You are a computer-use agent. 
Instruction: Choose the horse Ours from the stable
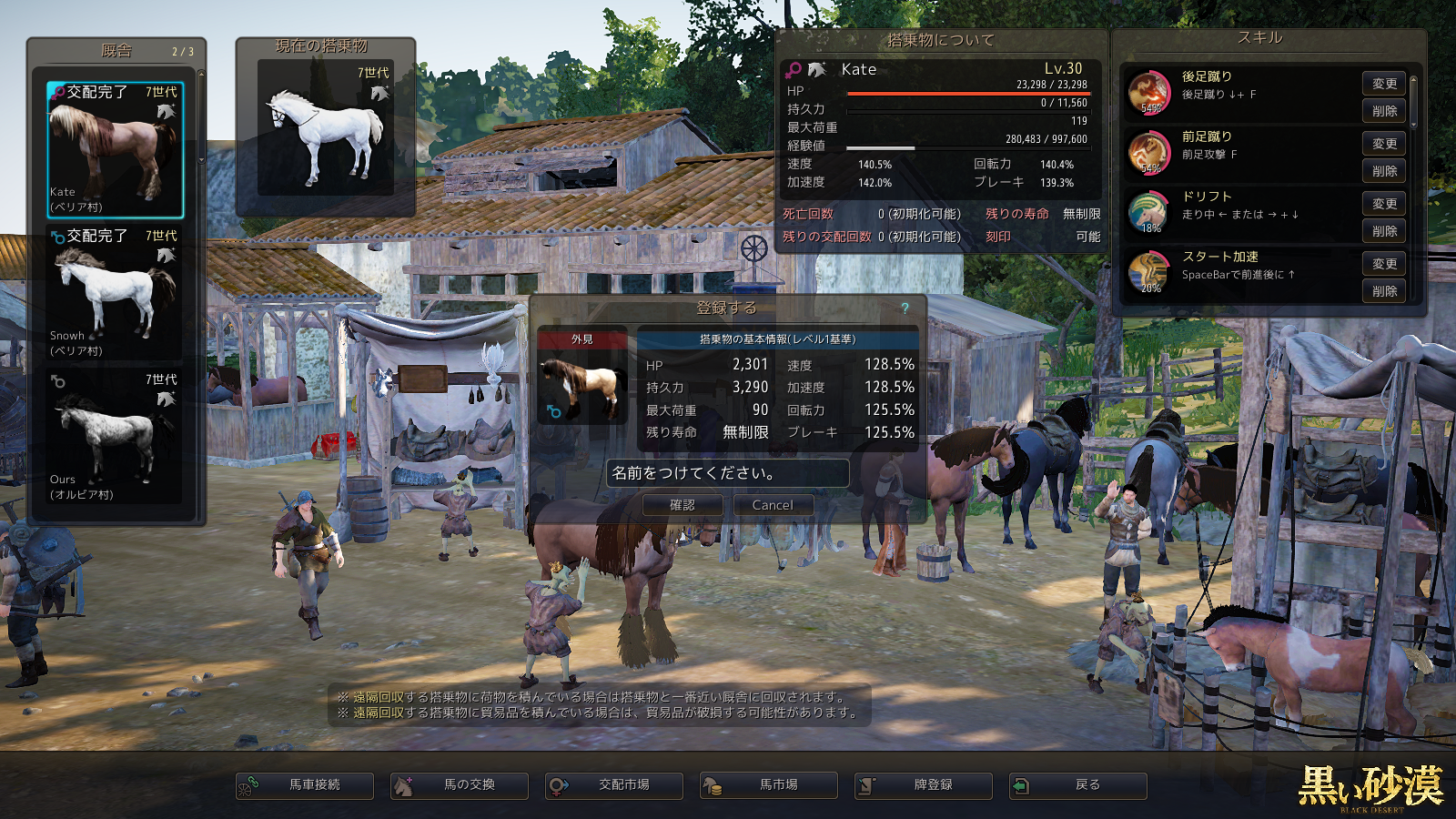(x=115, y=437)
